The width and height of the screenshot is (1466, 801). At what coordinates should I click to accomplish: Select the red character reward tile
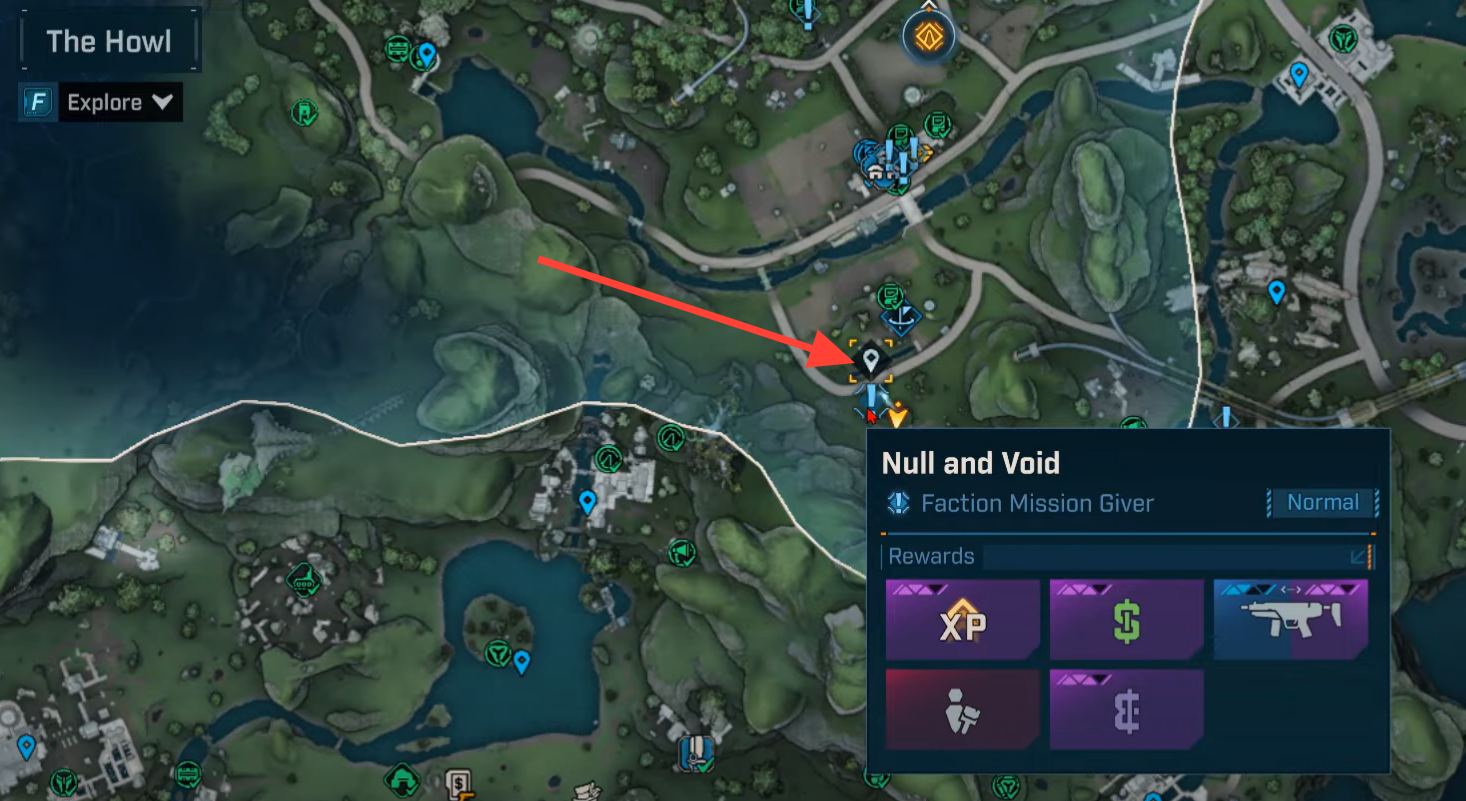962,710
